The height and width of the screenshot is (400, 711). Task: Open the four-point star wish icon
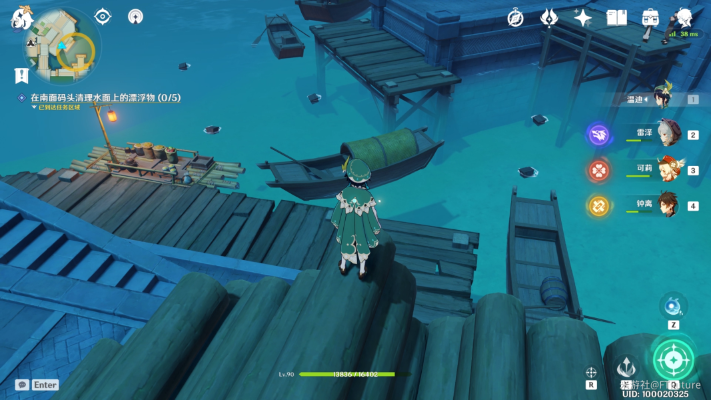coord(583,17)
